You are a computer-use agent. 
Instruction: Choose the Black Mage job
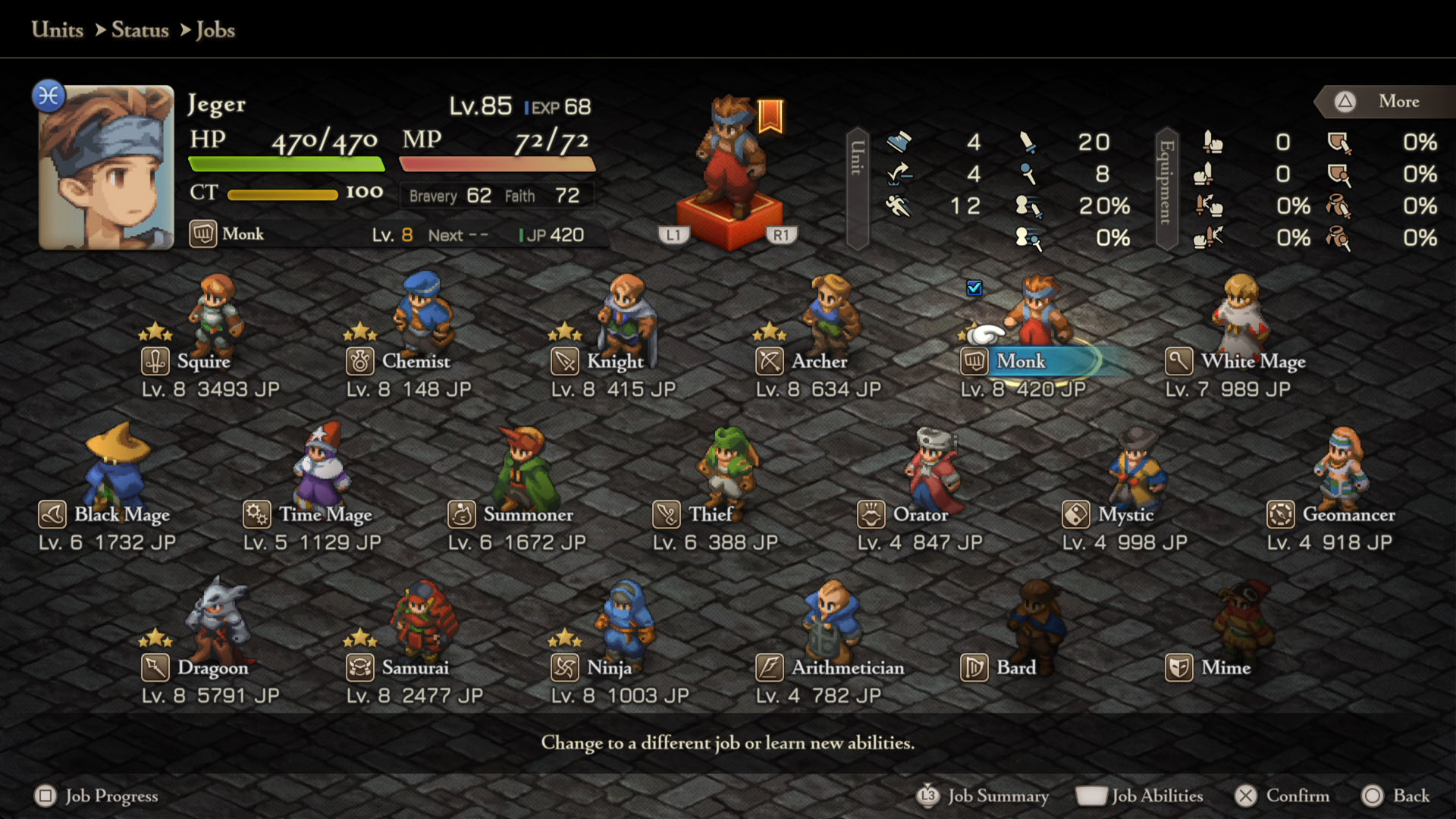pos(121,515)
